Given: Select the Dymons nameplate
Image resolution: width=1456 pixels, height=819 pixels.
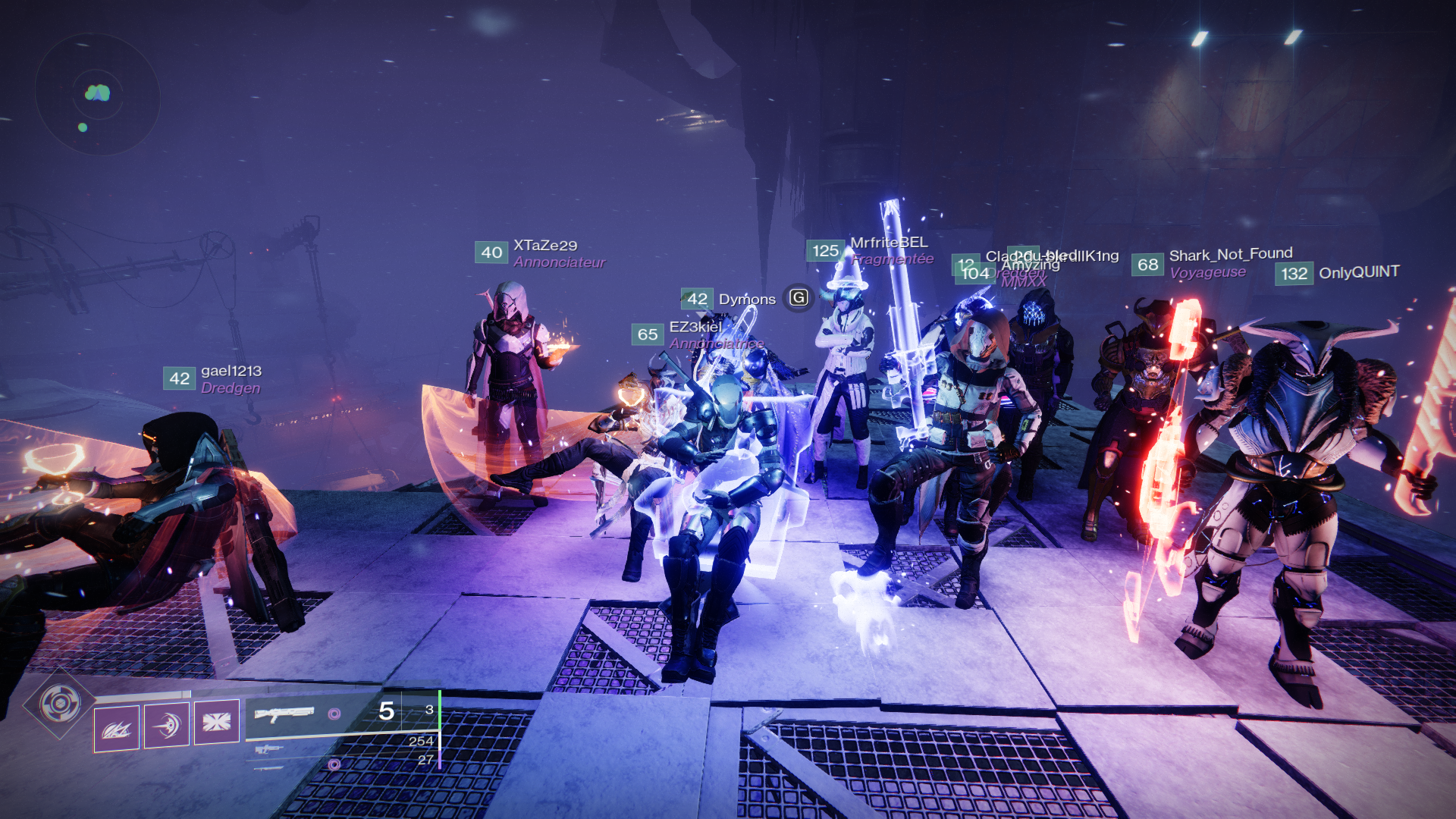Looking at the screenshot, I should (746, 300).
